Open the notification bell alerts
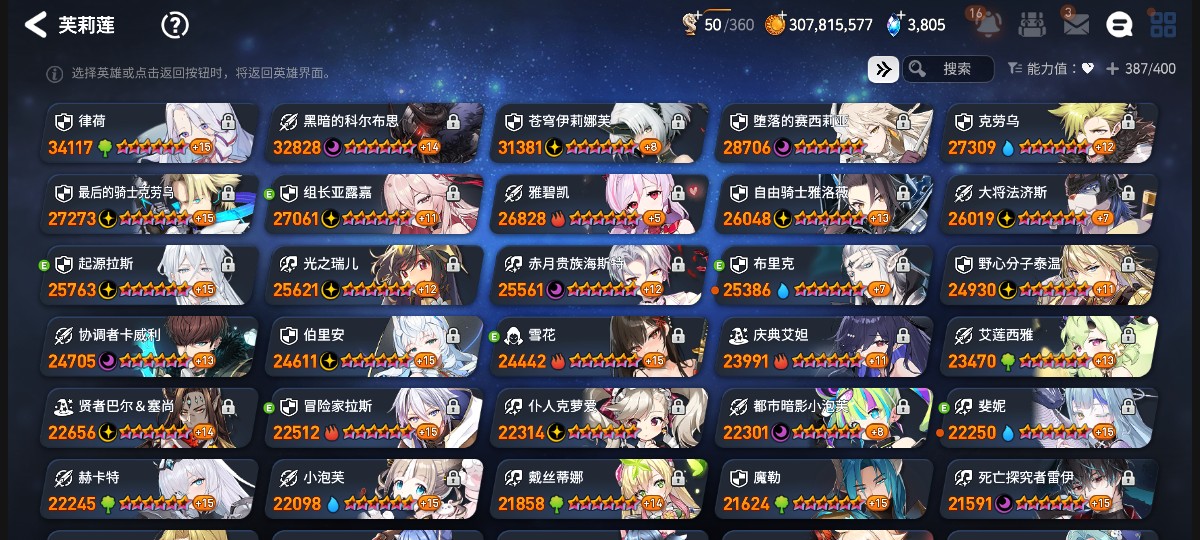 [x=988, y=25]
